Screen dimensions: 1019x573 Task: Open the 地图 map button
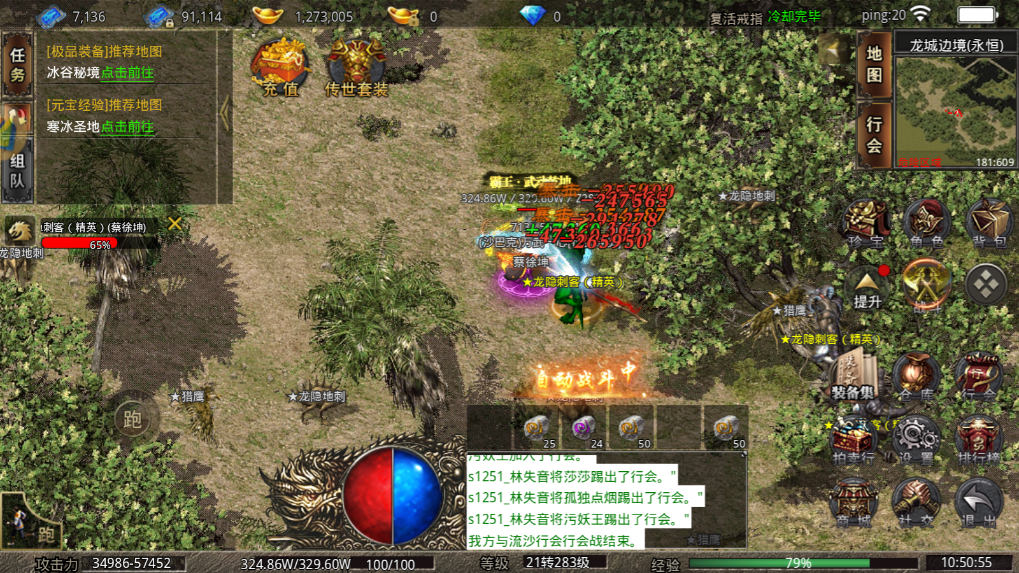[874, 62]
